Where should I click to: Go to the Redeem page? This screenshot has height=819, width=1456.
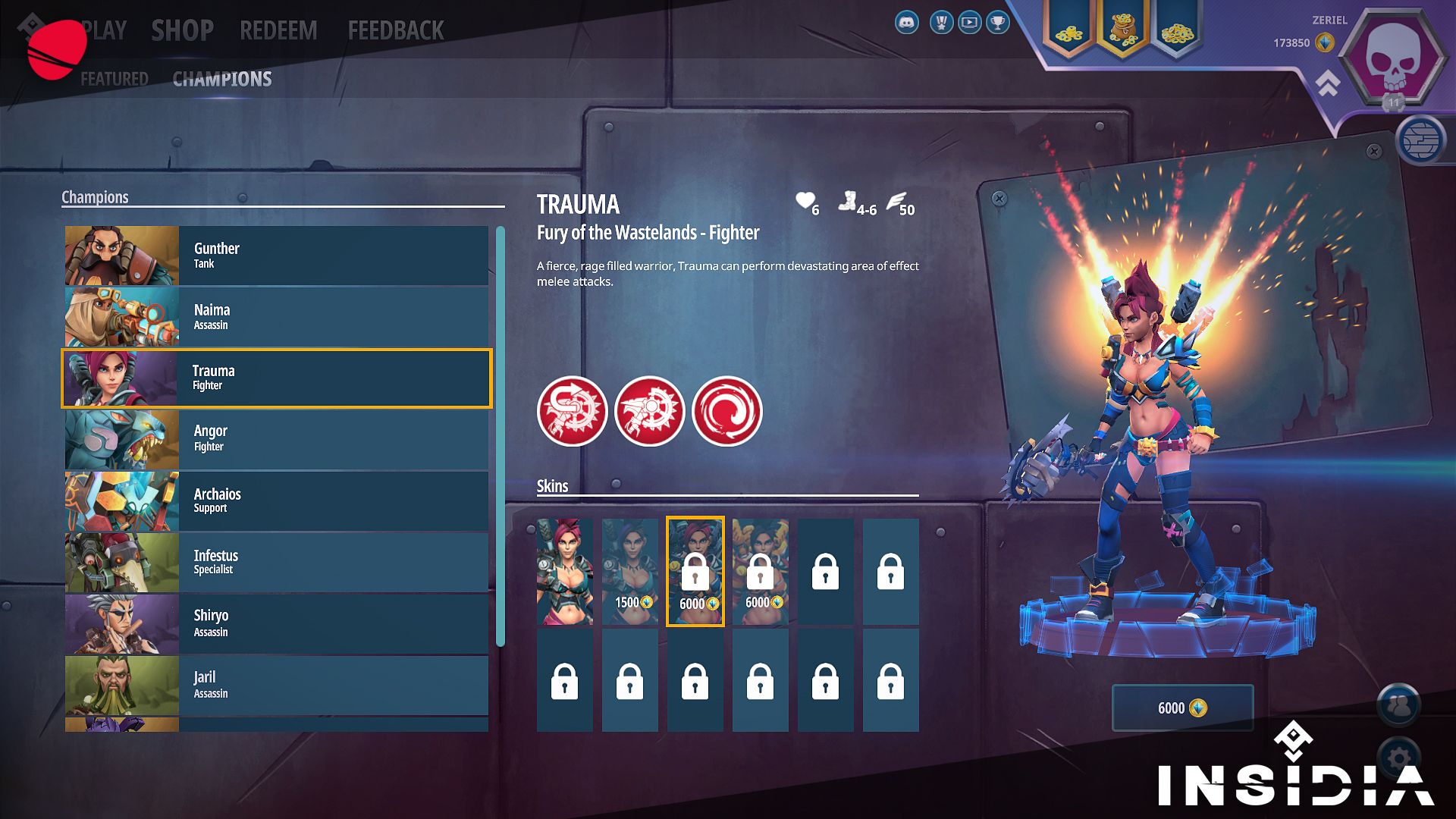[x=278, y=30]
